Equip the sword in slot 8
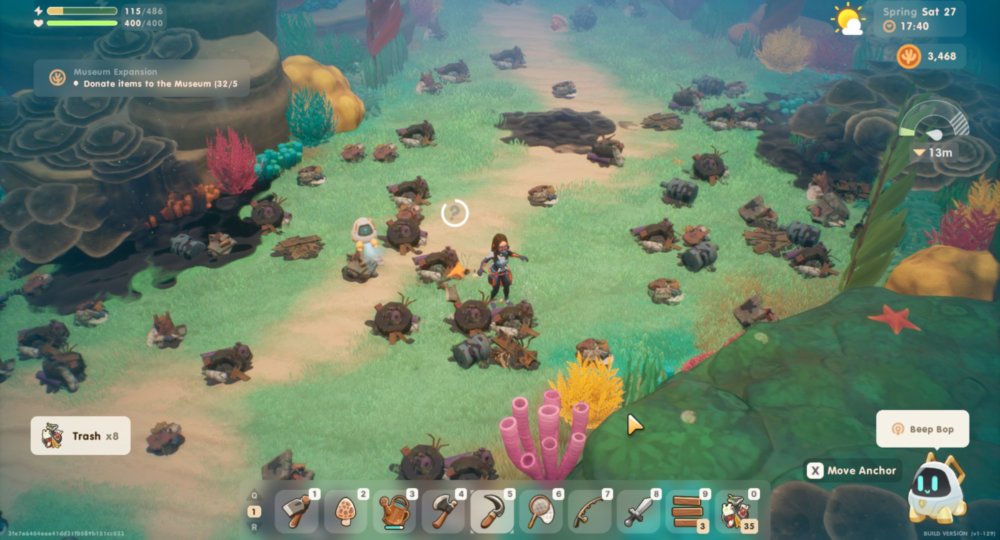 [639, 512]
